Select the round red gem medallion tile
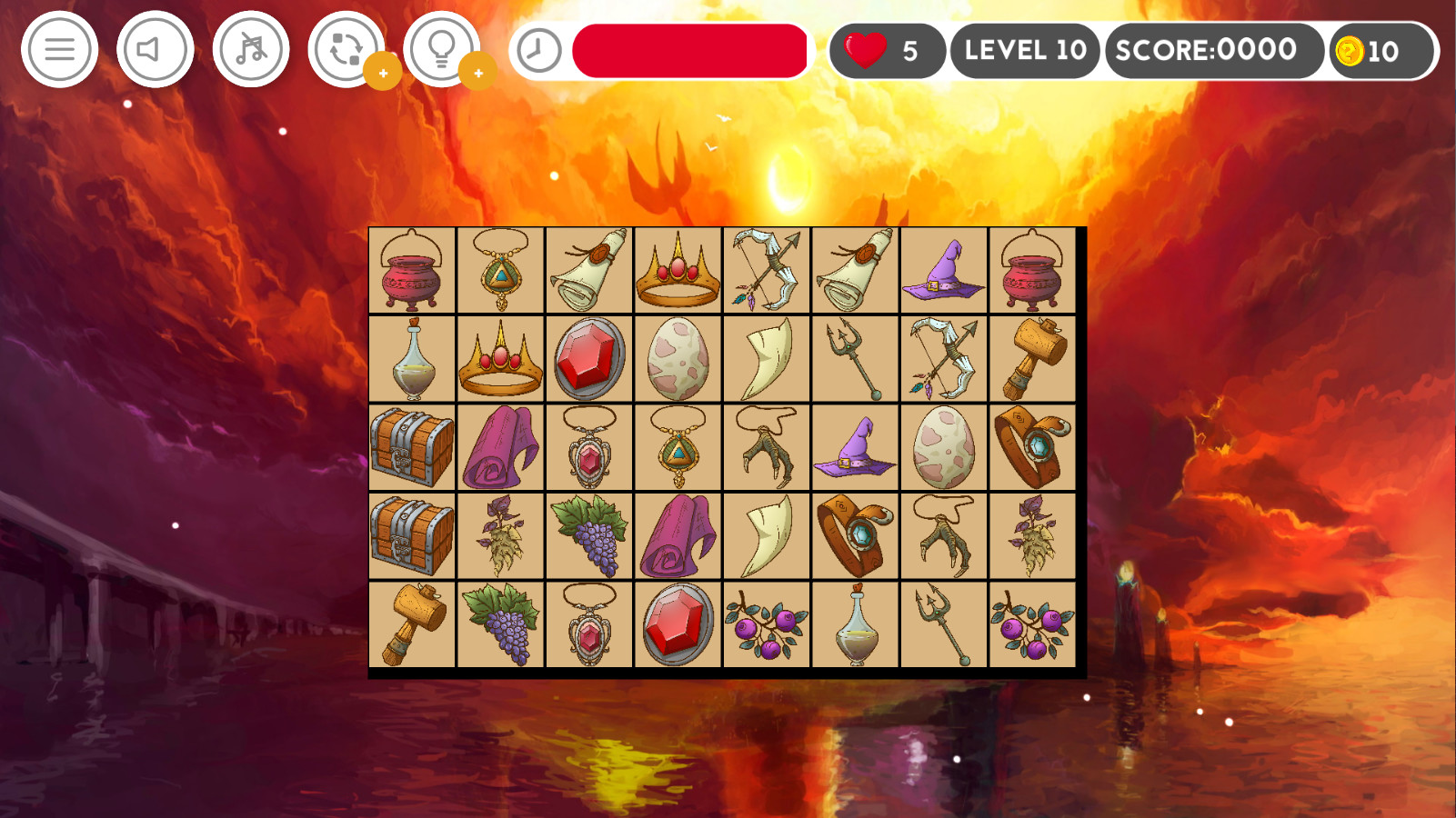 click(x=587, y=357)
